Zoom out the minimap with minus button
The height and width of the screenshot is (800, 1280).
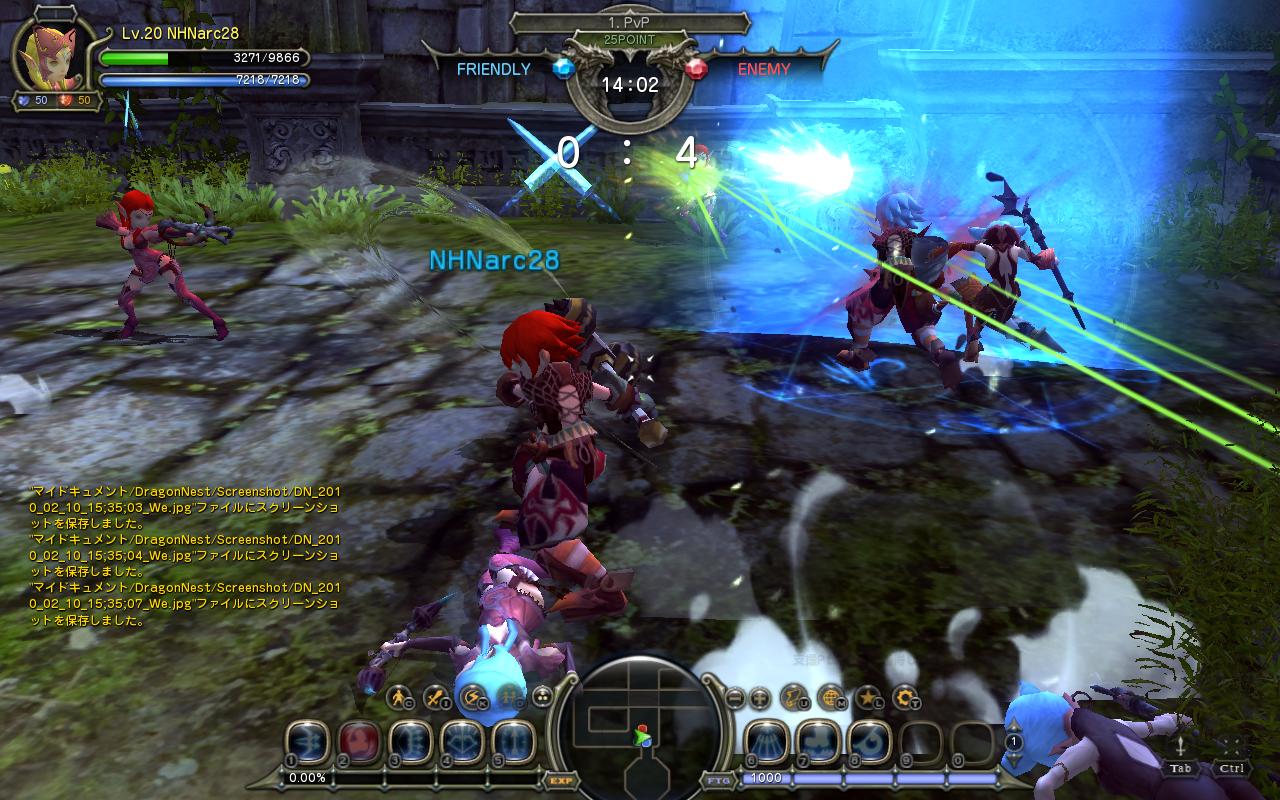pyautogui.click(x=735, y=697)
